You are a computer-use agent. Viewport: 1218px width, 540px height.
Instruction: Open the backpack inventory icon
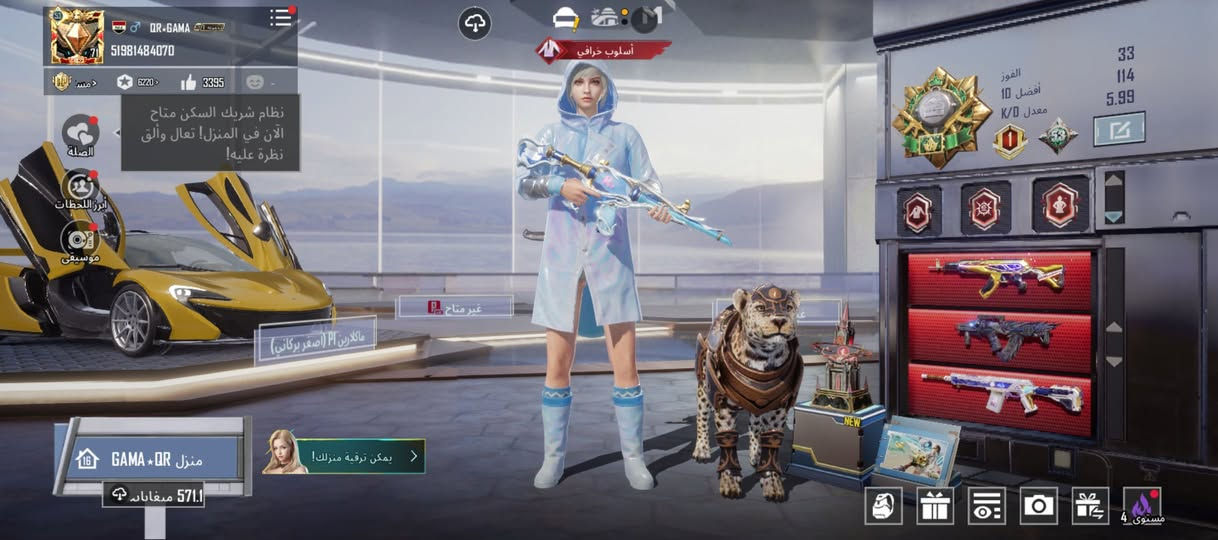pos(883,506)
